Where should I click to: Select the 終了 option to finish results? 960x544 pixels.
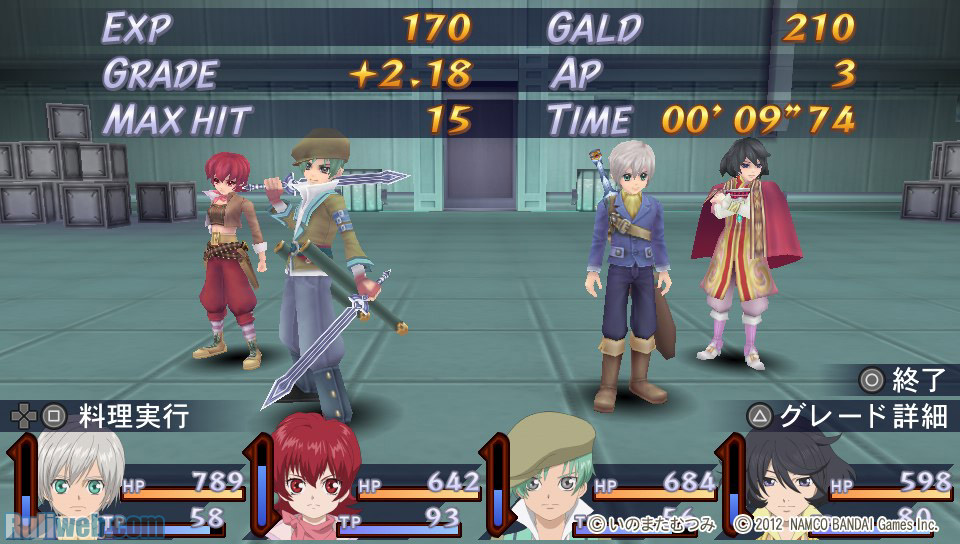coord(903,380)
